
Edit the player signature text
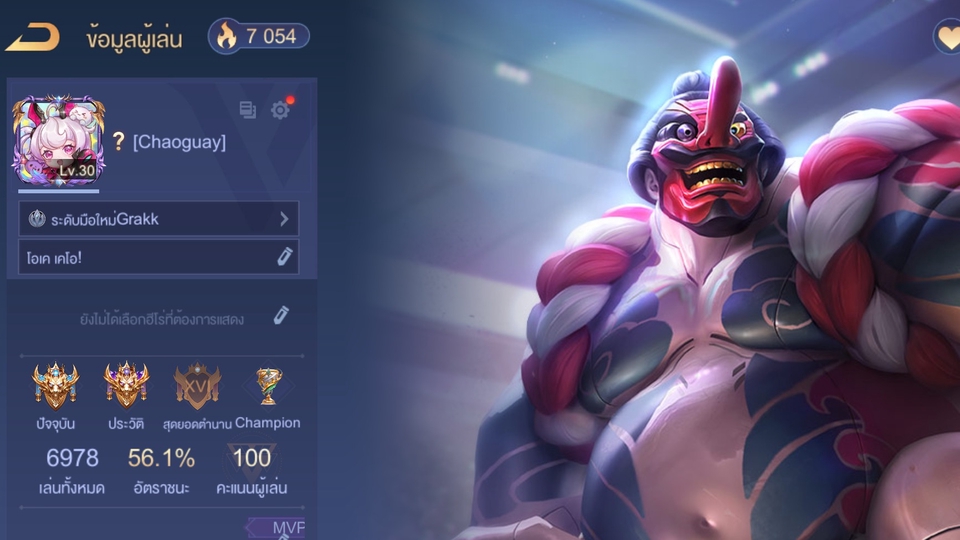coord(285,256)
